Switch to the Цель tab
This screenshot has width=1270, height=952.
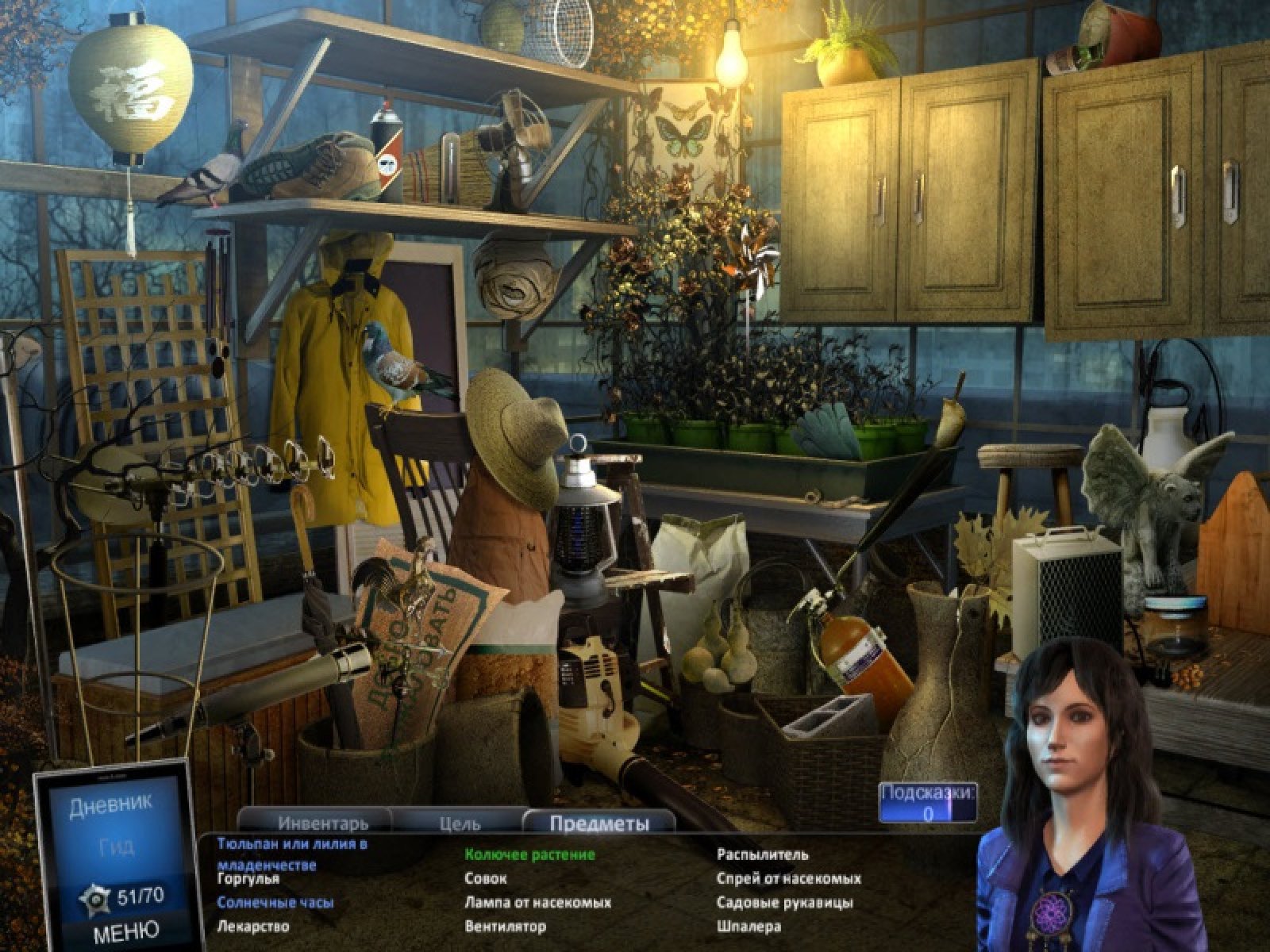point(460,823)
